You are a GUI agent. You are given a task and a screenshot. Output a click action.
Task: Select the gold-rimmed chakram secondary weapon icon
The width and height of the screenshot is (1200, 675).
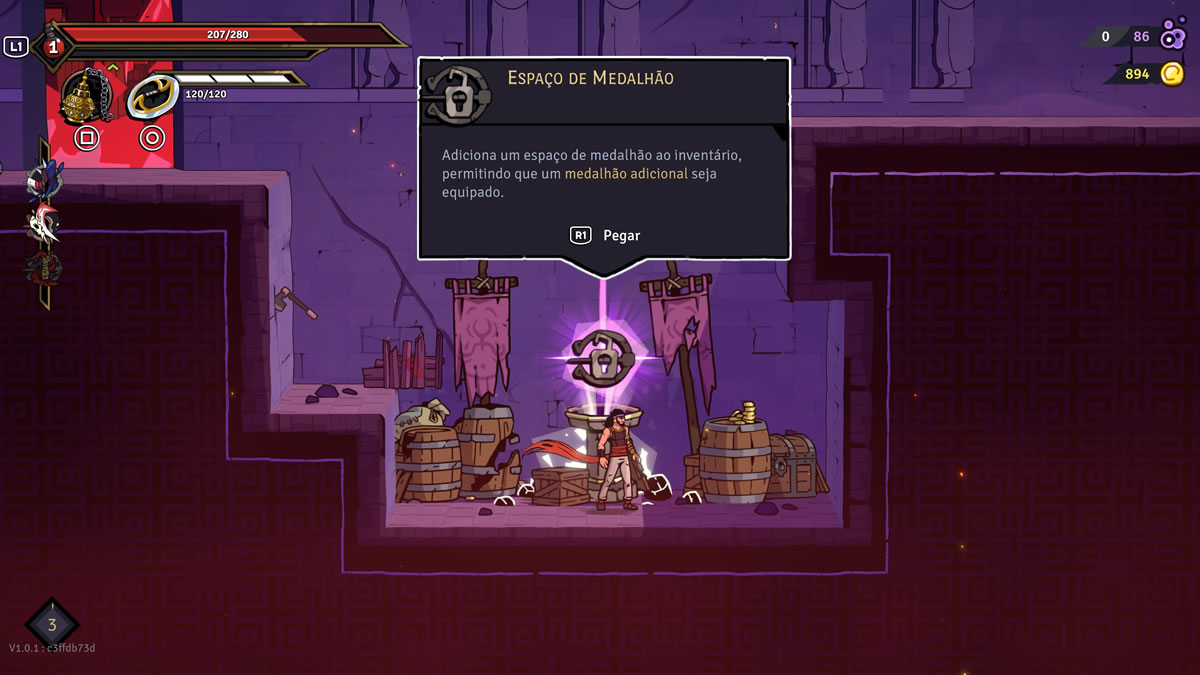pos(152,95)
